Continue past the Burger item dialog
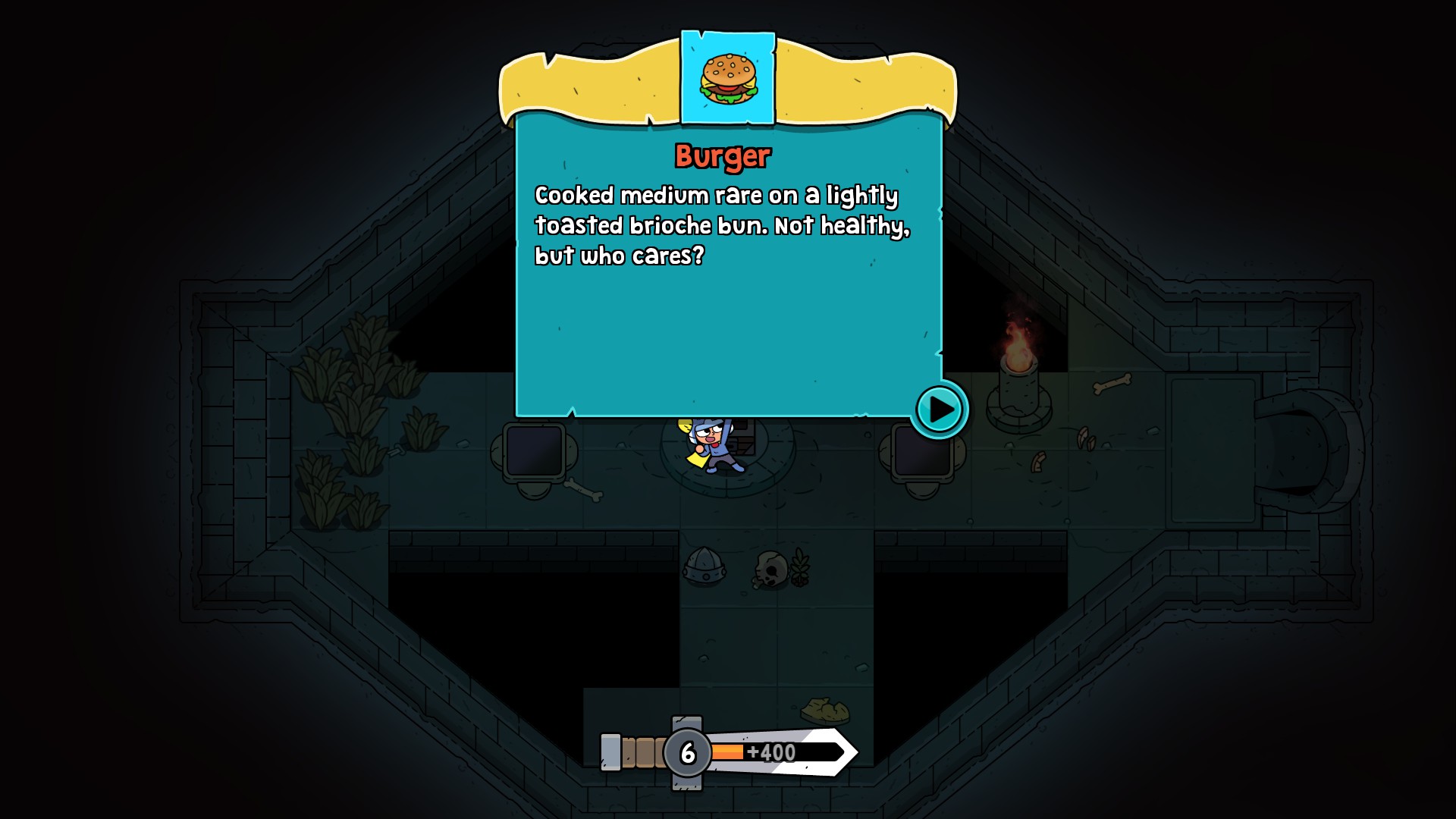This screenshot has width=1456, height=819. click(x=940, y=409)
